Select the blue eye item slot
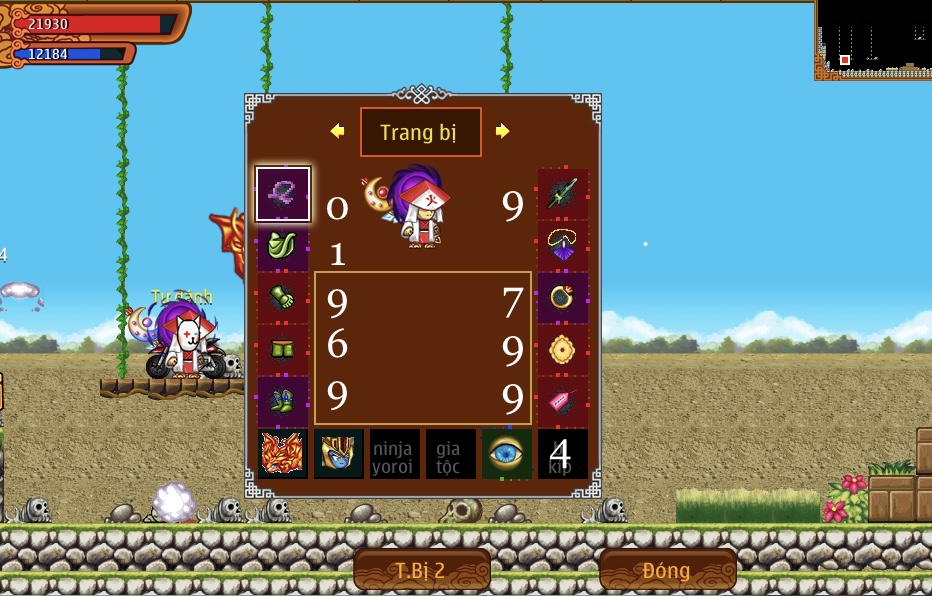Screen dimensions: 932x596 coord(507,454)
